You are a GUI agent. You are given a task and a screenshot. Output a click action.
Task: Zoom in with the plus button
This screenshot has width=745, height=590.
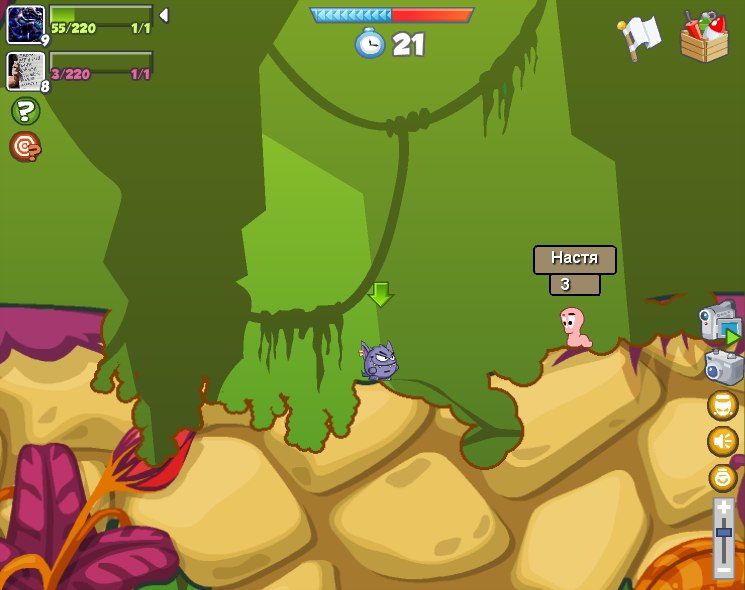point(723,509)
